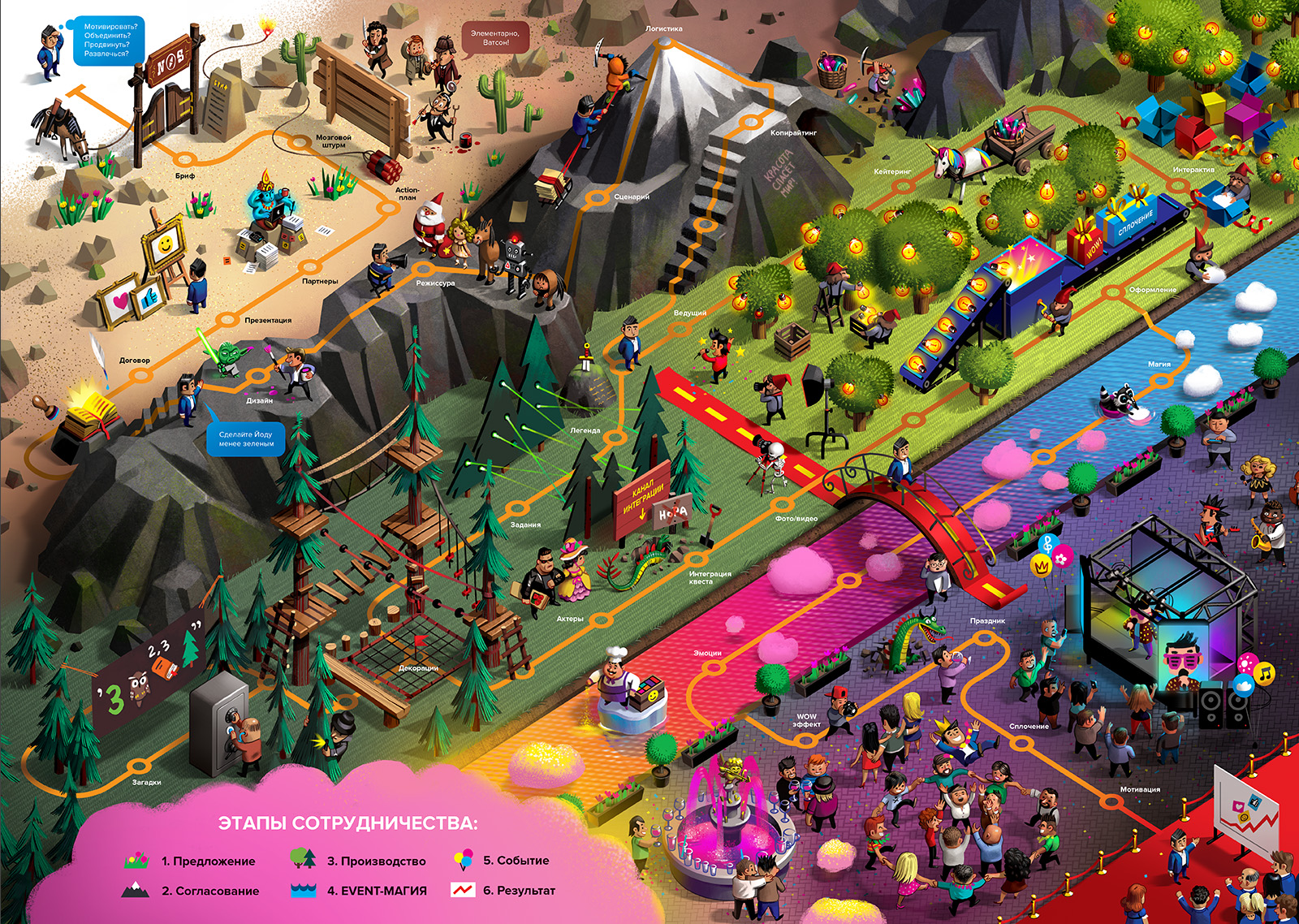Choose the Праздник route marker
The width and height of the screenshot is (1299, 924).
click(987, 637)
